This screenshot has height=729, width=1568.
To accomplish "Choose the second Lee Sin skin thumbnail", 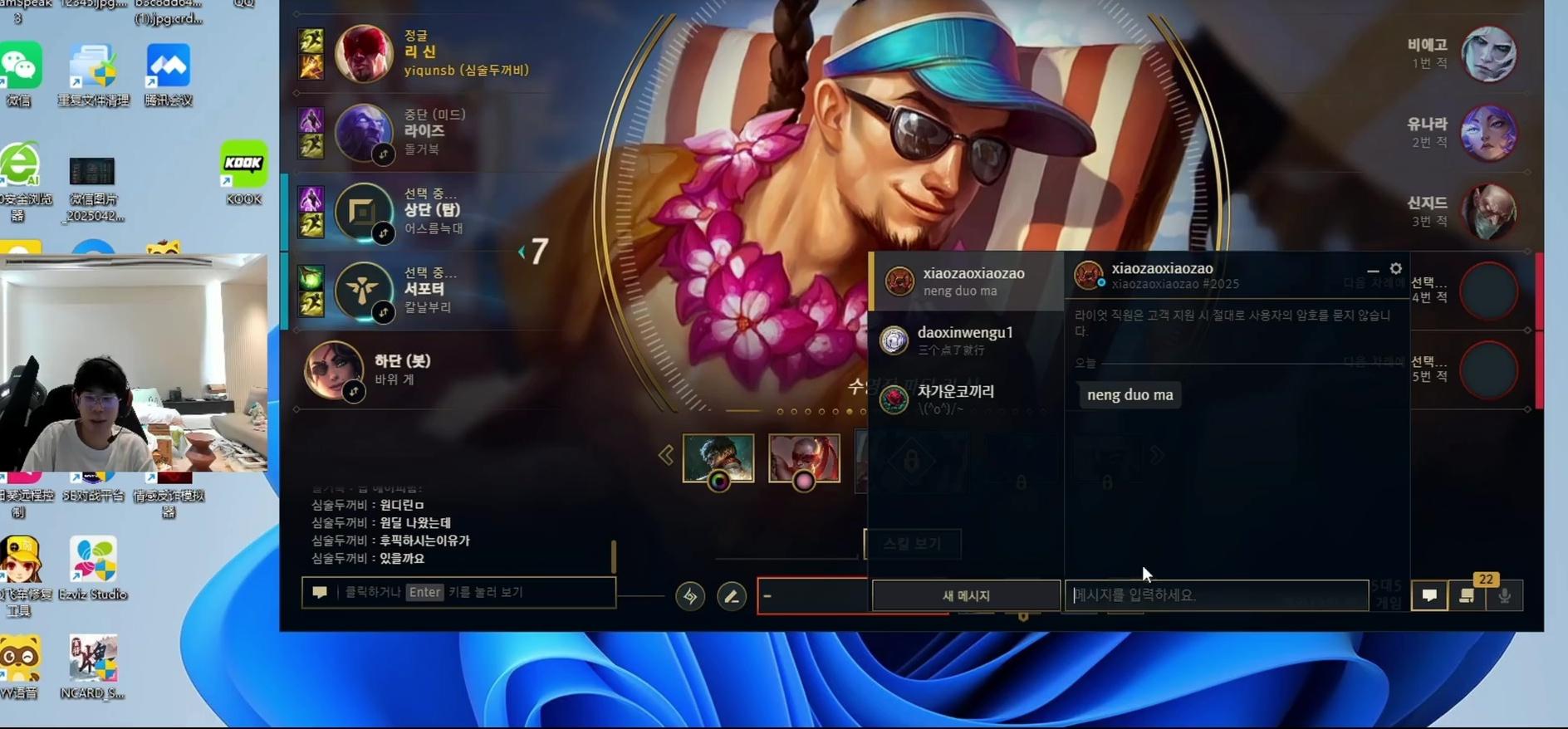I will (x=804, y=457).
